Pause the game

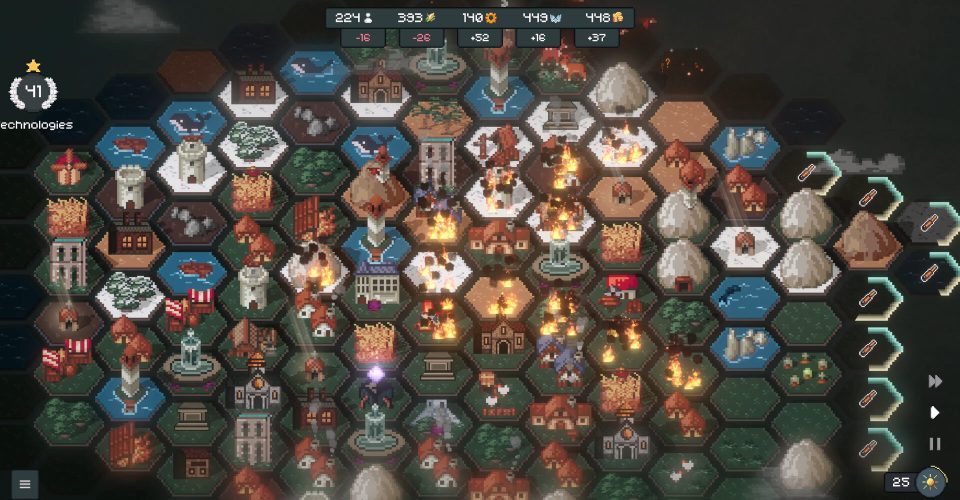(x=935, y=444)
